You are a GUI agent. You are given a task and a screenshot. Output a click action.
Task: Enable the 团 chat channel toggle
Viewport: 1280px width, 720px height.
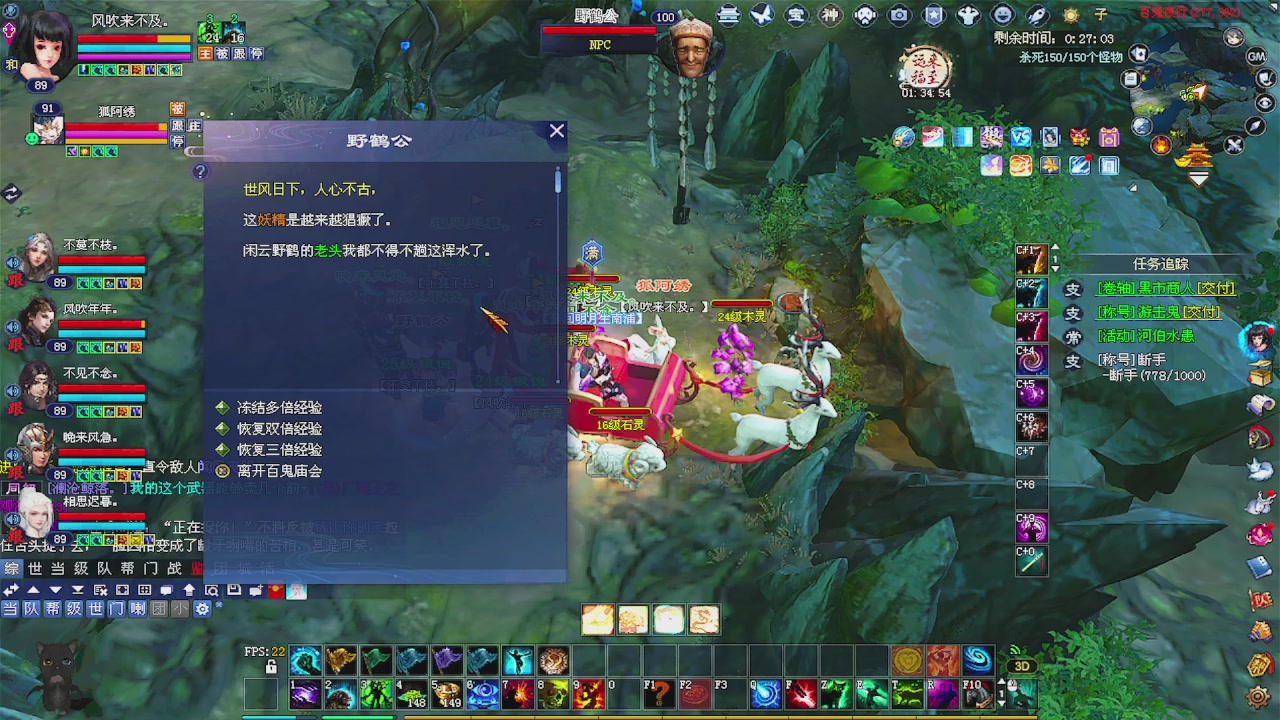pyautogui.click(x=159, y=608)
